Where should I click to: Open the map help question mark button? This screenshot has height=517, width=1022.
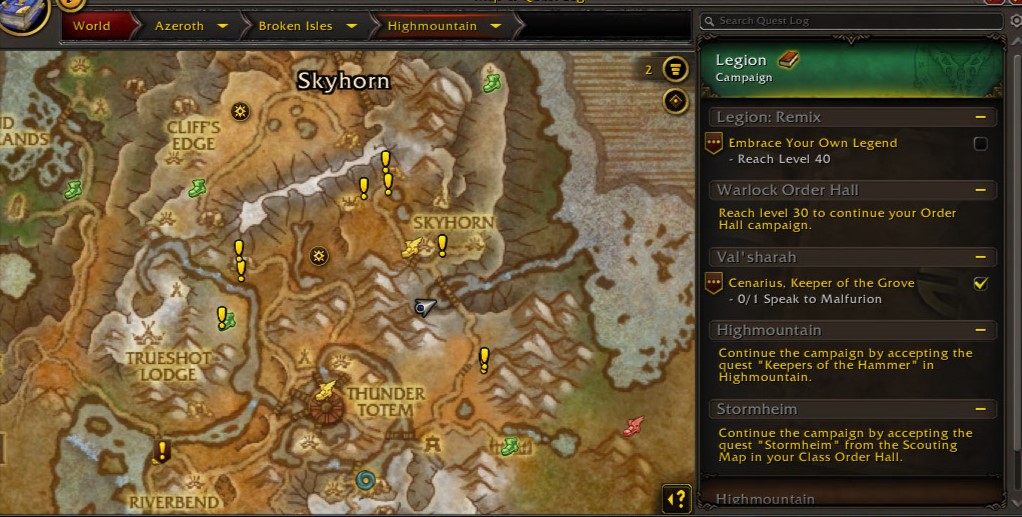676,498
